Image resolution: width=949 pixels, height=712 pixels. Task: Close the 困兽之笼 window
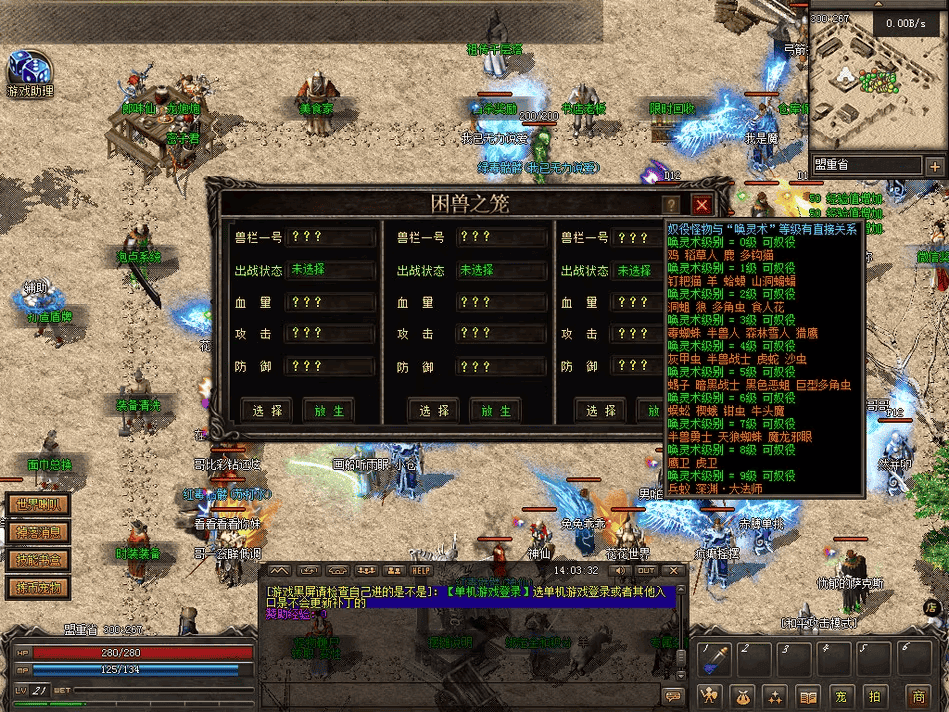pos(702,205)
